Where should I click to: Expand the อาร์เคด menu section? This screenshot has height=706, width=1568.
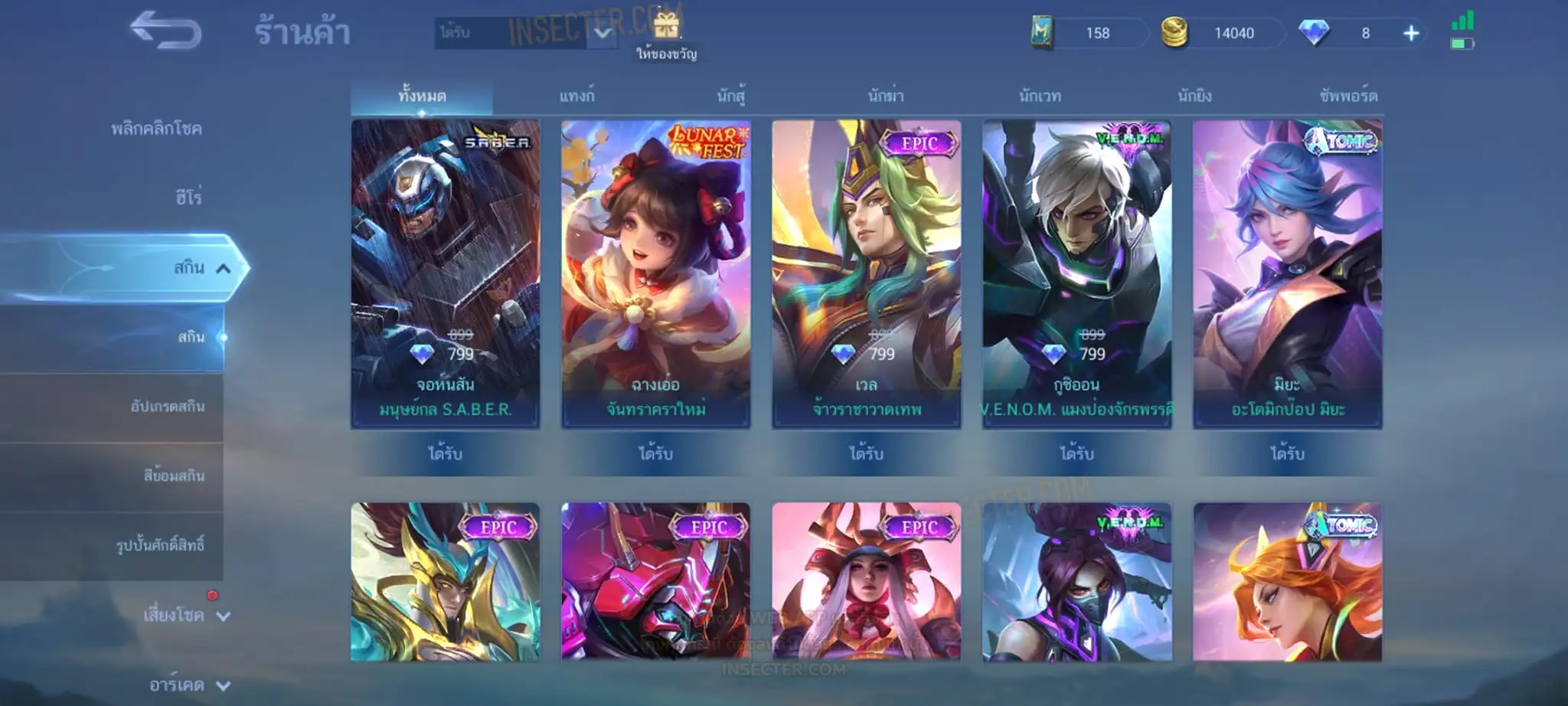coord(188,685)
